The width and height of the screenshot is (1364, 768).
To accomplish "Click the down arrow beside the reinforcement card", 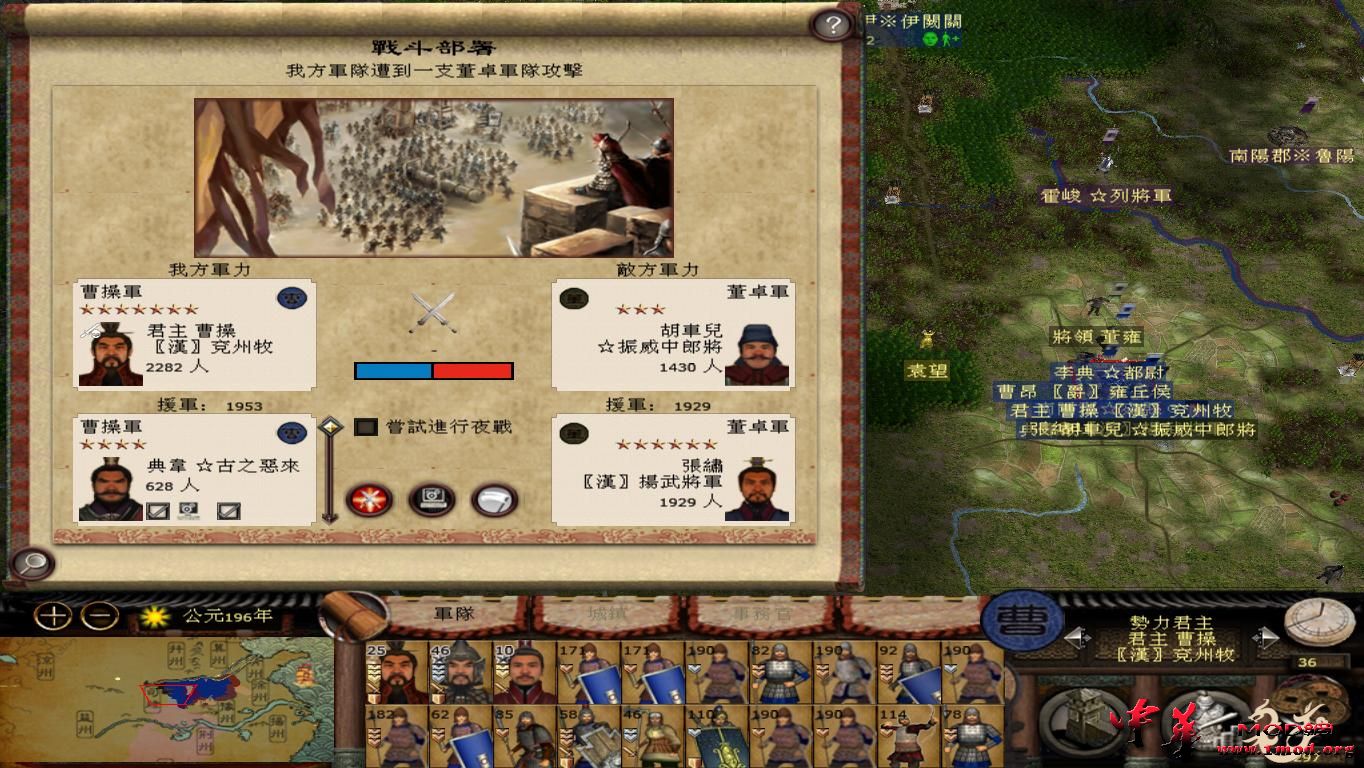I will [x=327, y=517].
